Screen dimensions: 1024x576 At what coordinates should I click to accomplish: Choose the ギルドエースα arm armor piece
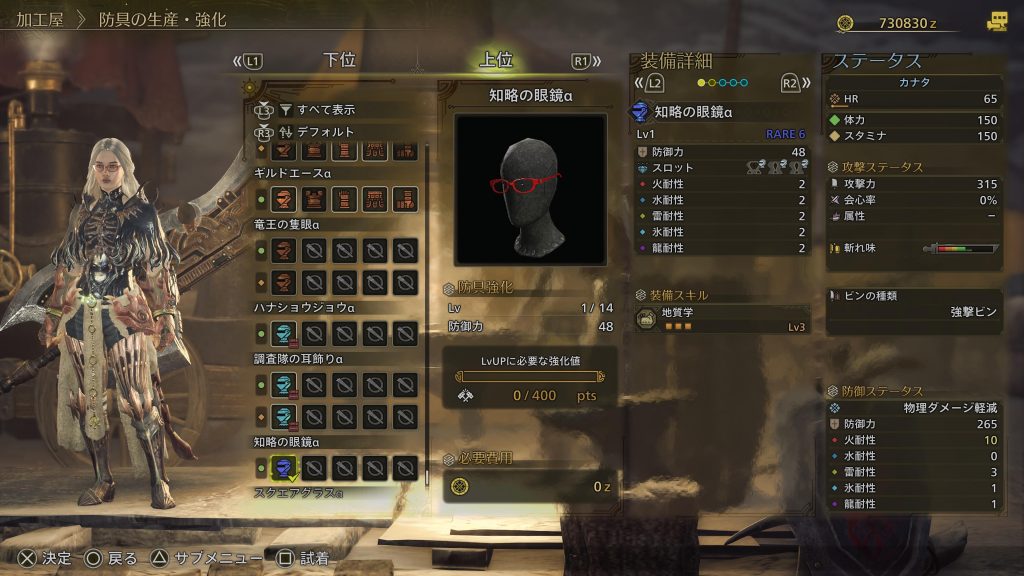[345, 199]
